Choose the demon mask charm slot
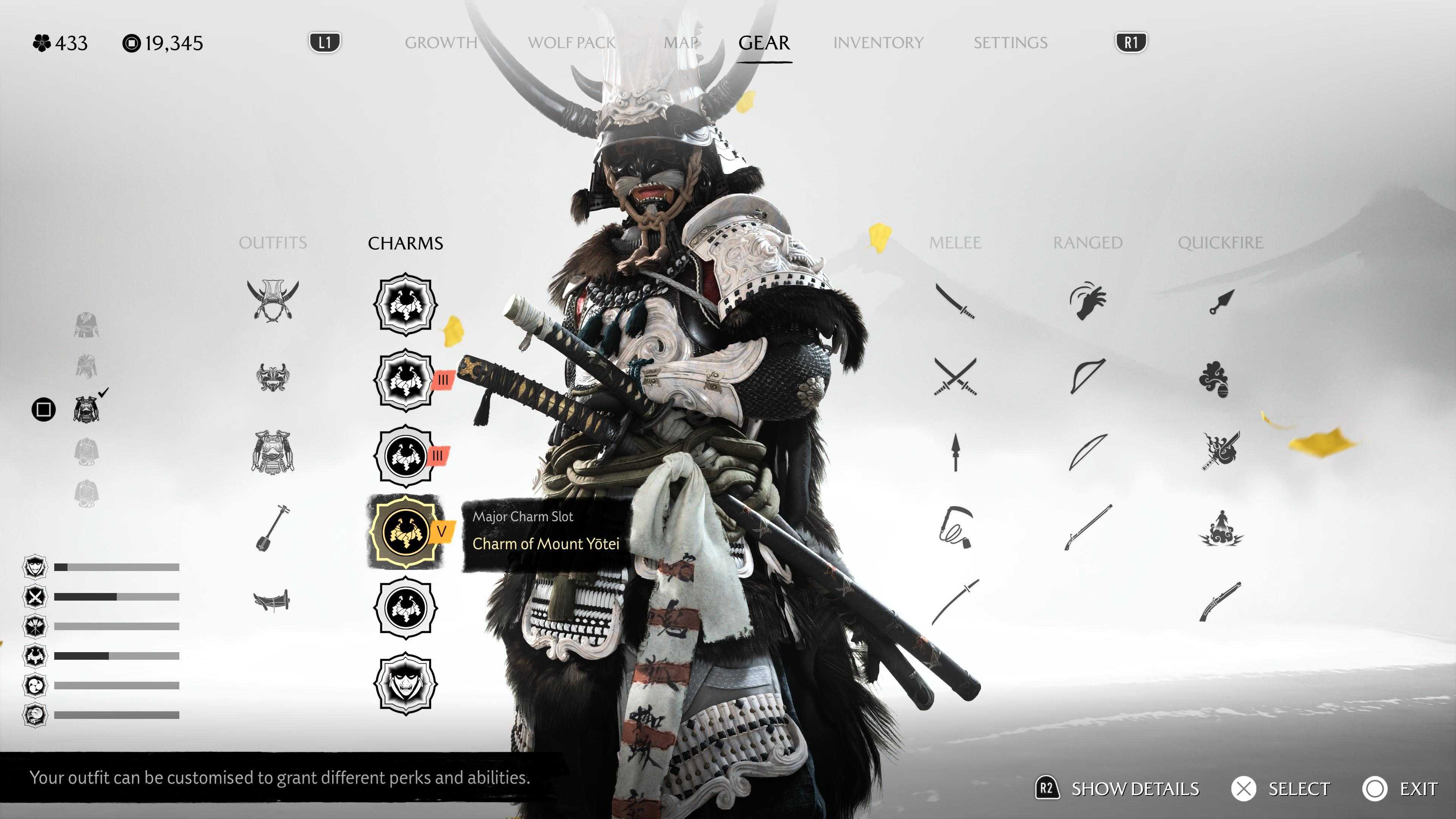This screenshot has width=1456, height=819. pyautogui.click(x=405, y=683)
